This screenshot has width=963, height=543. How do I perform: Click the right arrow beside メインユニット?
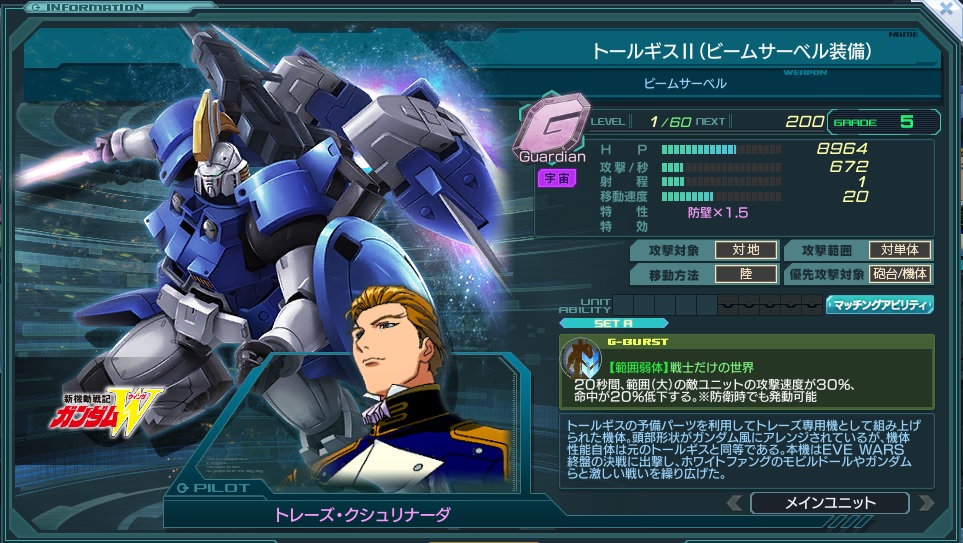tap(925, 502)
